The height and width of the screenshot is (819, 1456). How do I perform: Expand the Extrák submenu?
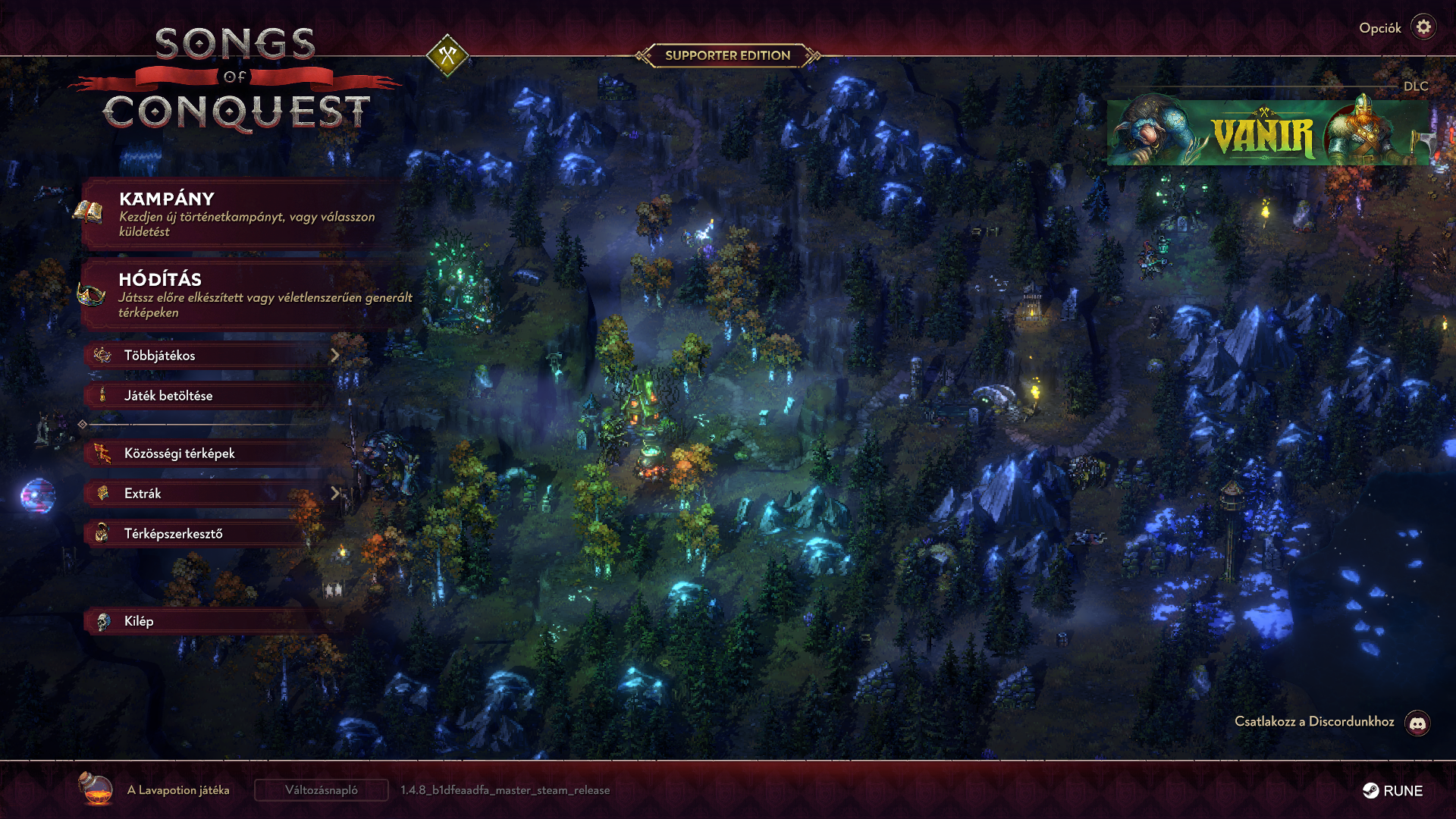[x=212, y=493]
